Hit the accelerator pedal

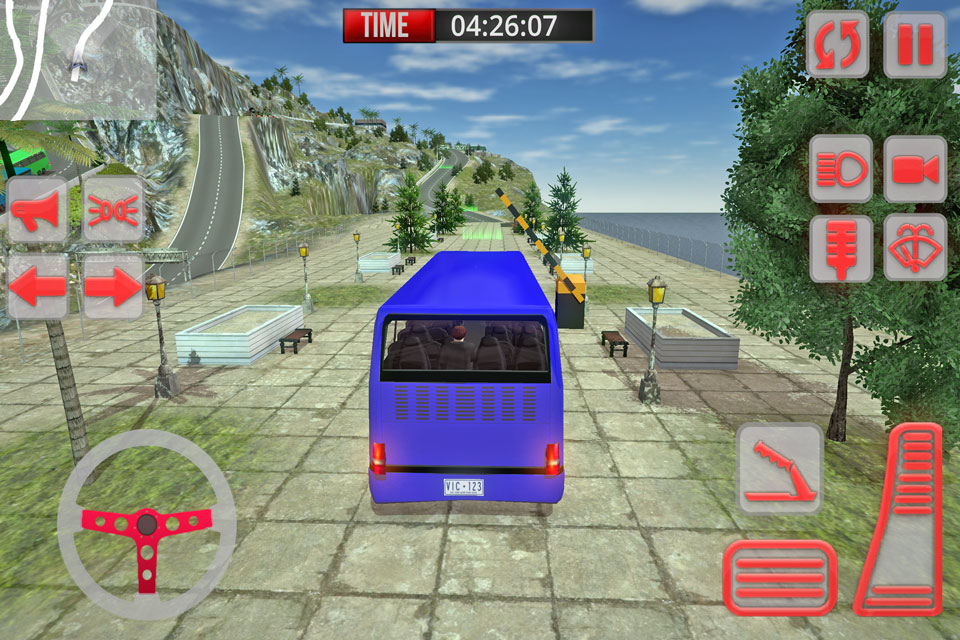902,520
